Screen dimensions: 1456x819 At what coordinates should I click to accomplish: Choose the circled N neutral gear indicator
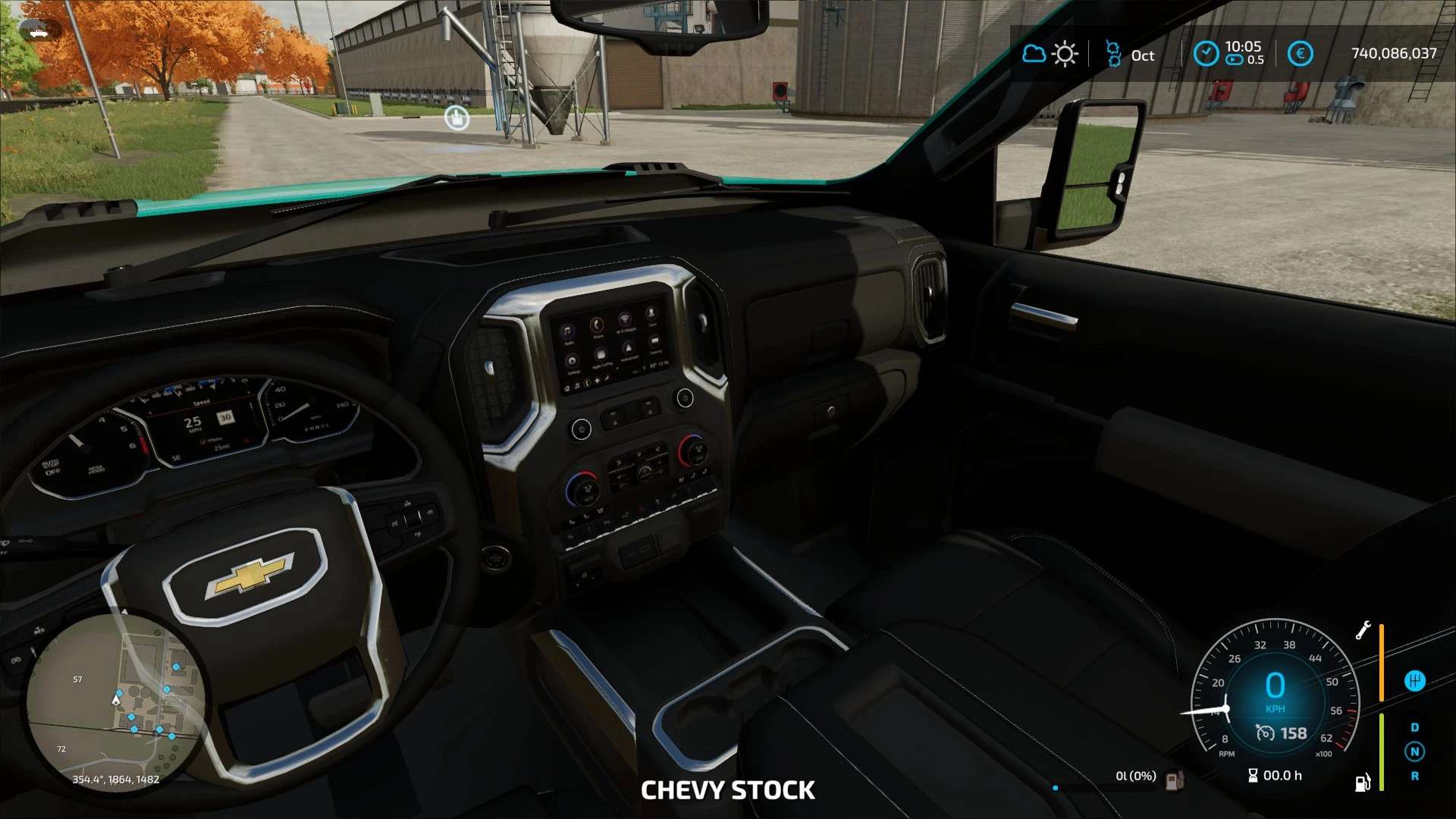click(1414, 752)
